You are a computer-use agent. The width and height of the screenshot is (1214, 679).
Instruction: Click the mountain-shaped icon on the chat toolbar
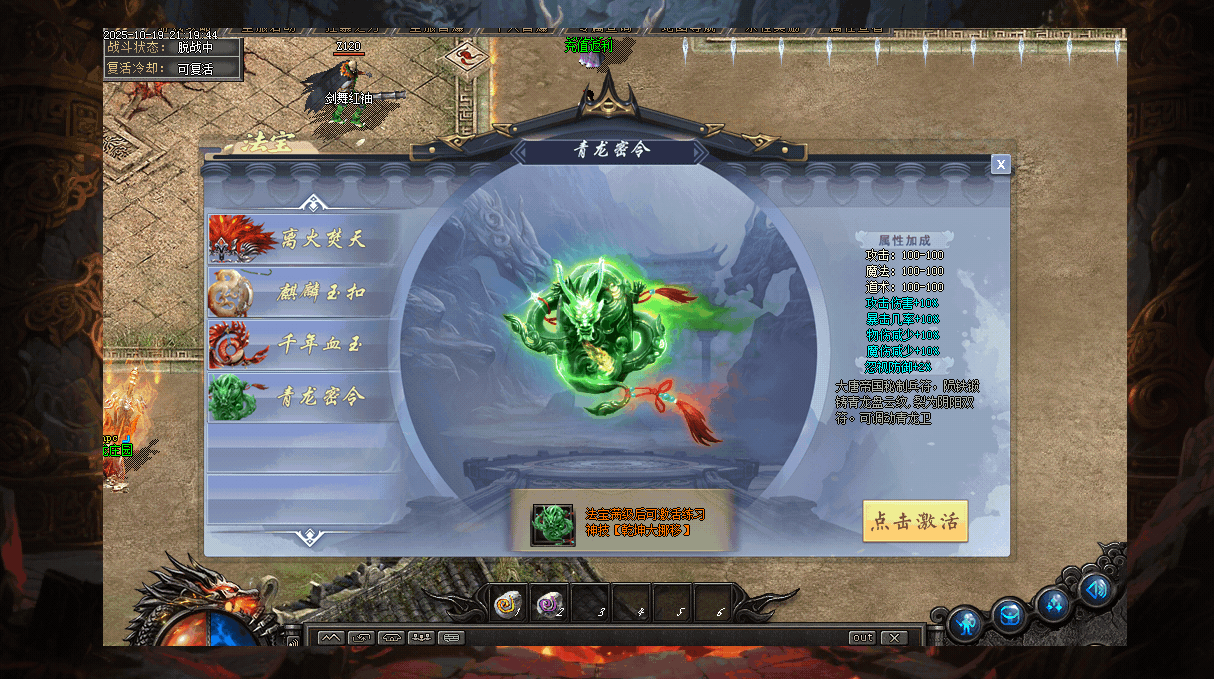tap(331, 637)
